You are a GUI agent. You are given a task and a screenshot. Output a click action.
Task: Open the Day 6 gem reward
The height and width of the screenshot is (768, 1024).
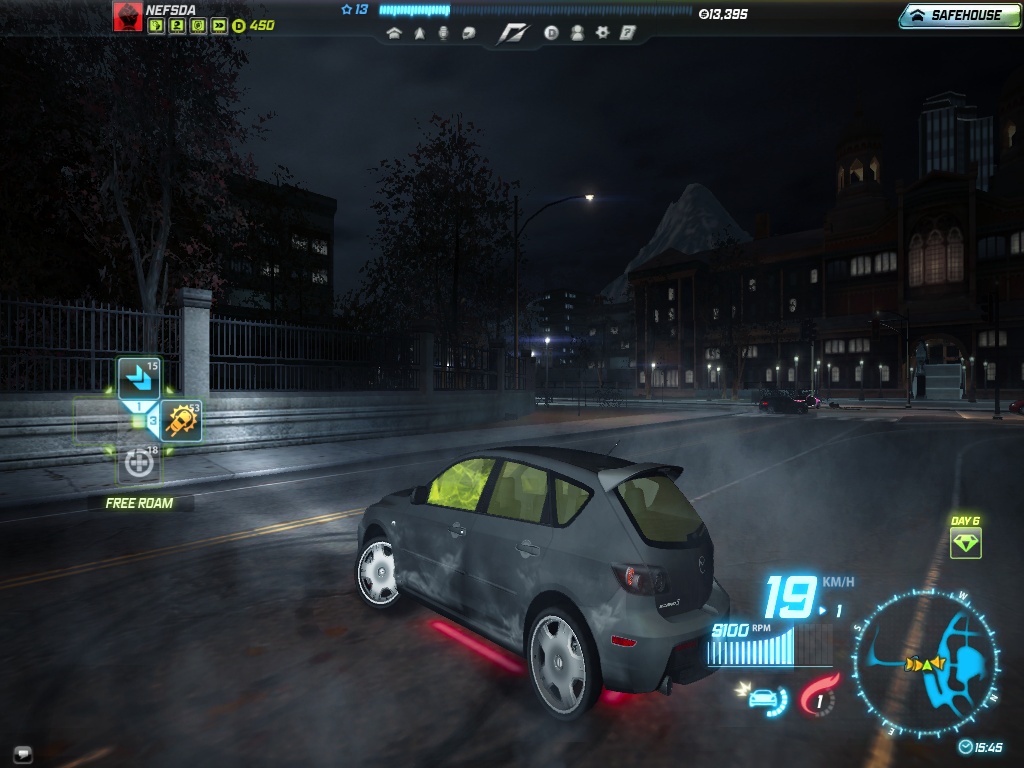tap(965, 543)
